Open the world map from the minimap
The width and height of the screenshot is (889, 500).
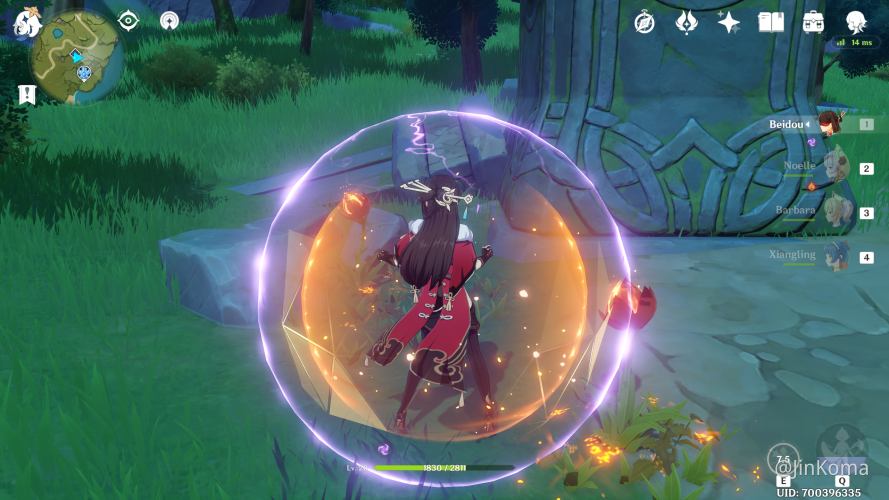click(76, 56)
